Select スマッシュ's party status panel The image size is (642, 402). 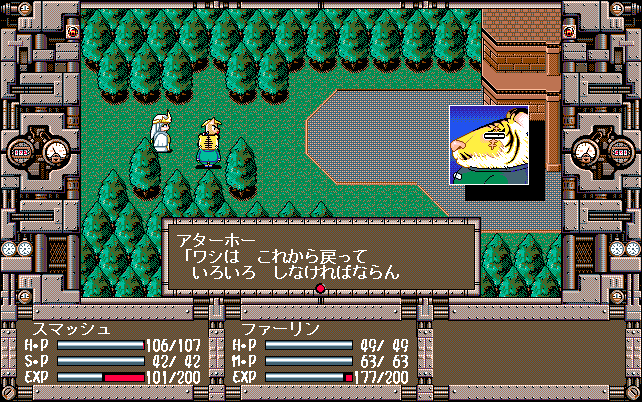point(114,352)
